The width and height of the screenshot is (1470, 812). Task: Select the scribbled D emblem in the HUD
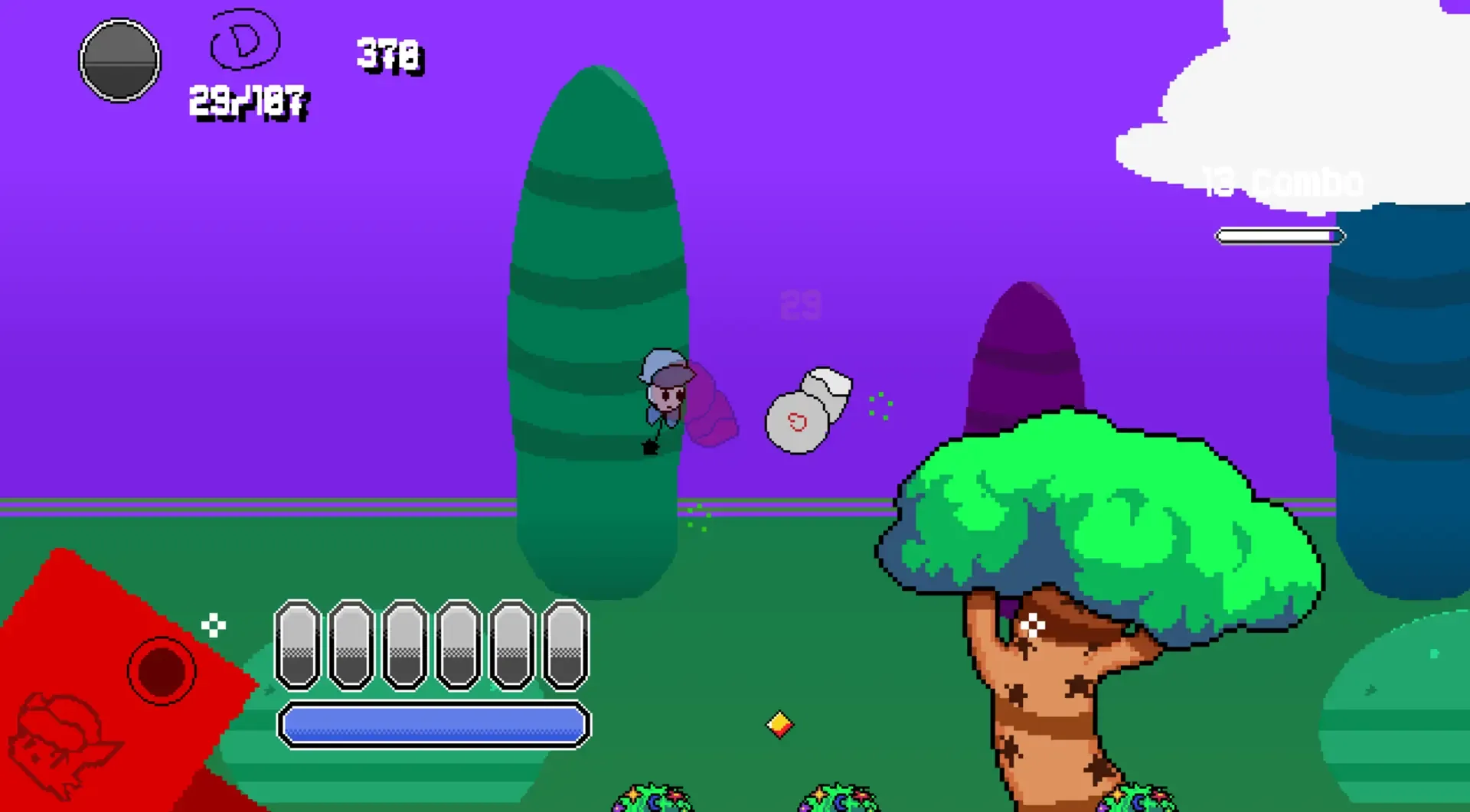[243, 40]
